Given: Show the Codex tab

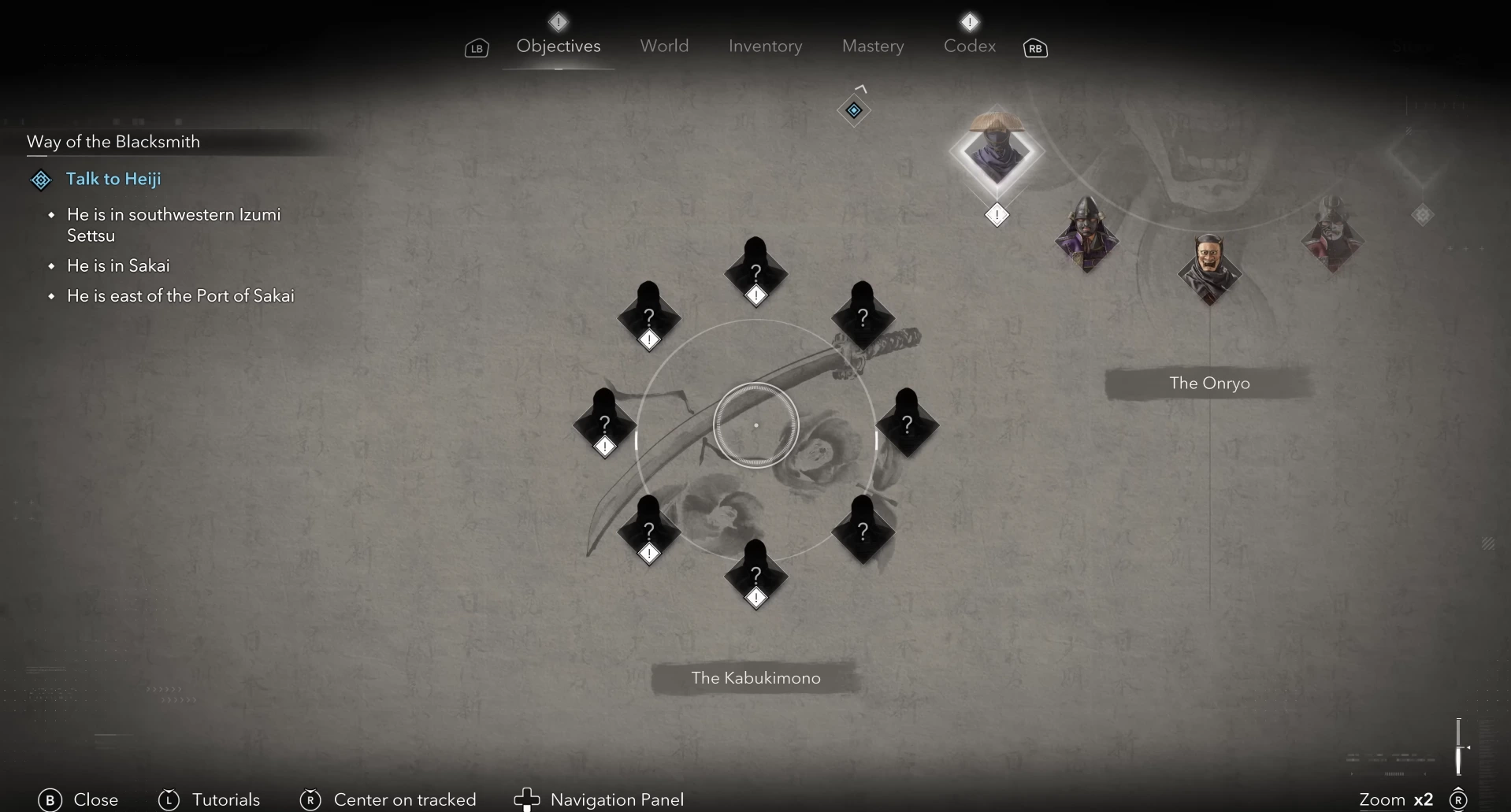Looking at the screenshot, I should pos(970,46).
